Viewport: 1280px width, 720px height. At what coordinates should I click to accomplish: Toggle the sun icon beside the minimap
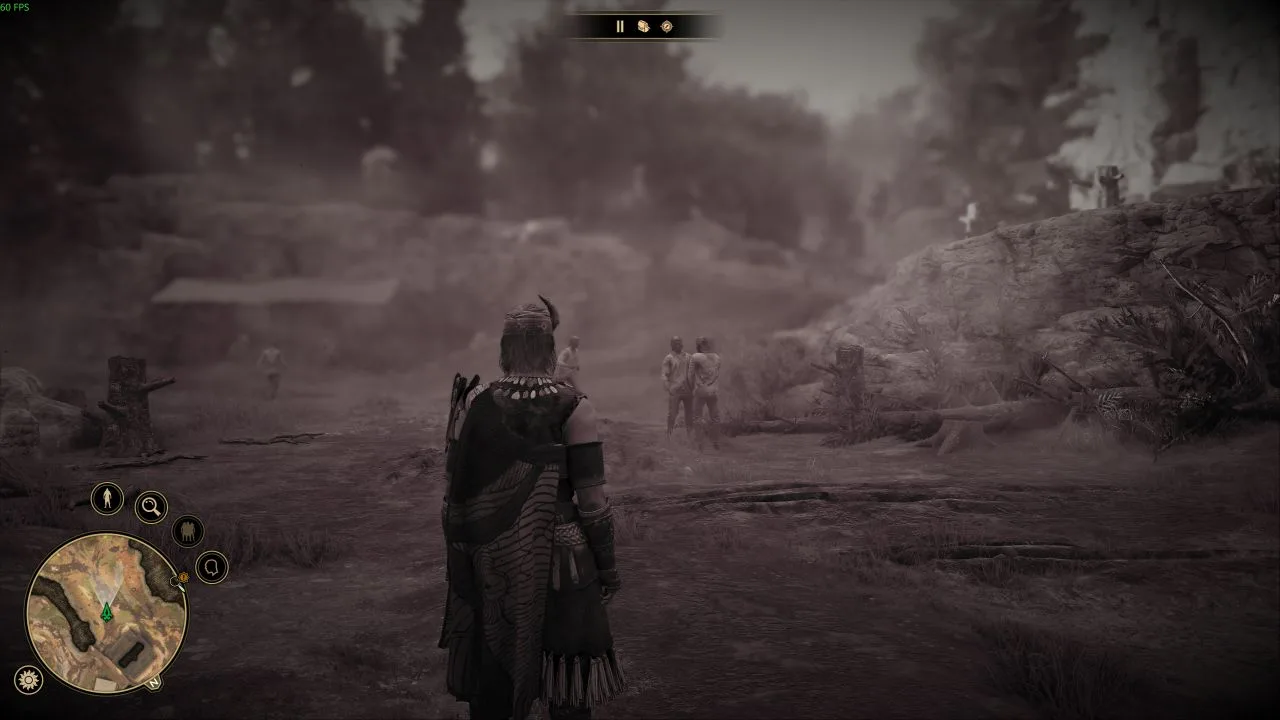point(29,680)
